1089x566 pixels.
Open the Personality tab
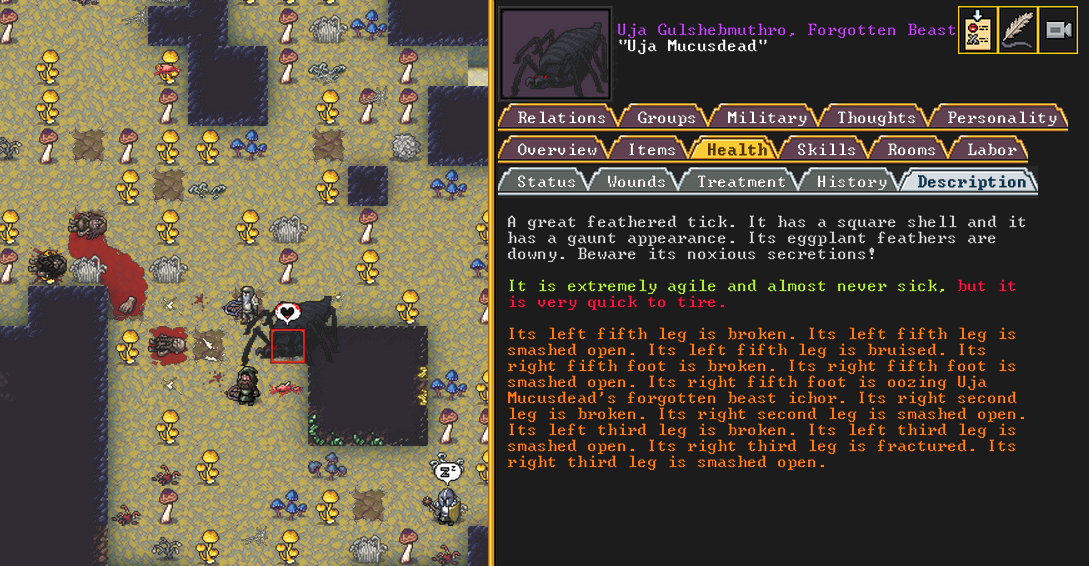click(1001, 118)
